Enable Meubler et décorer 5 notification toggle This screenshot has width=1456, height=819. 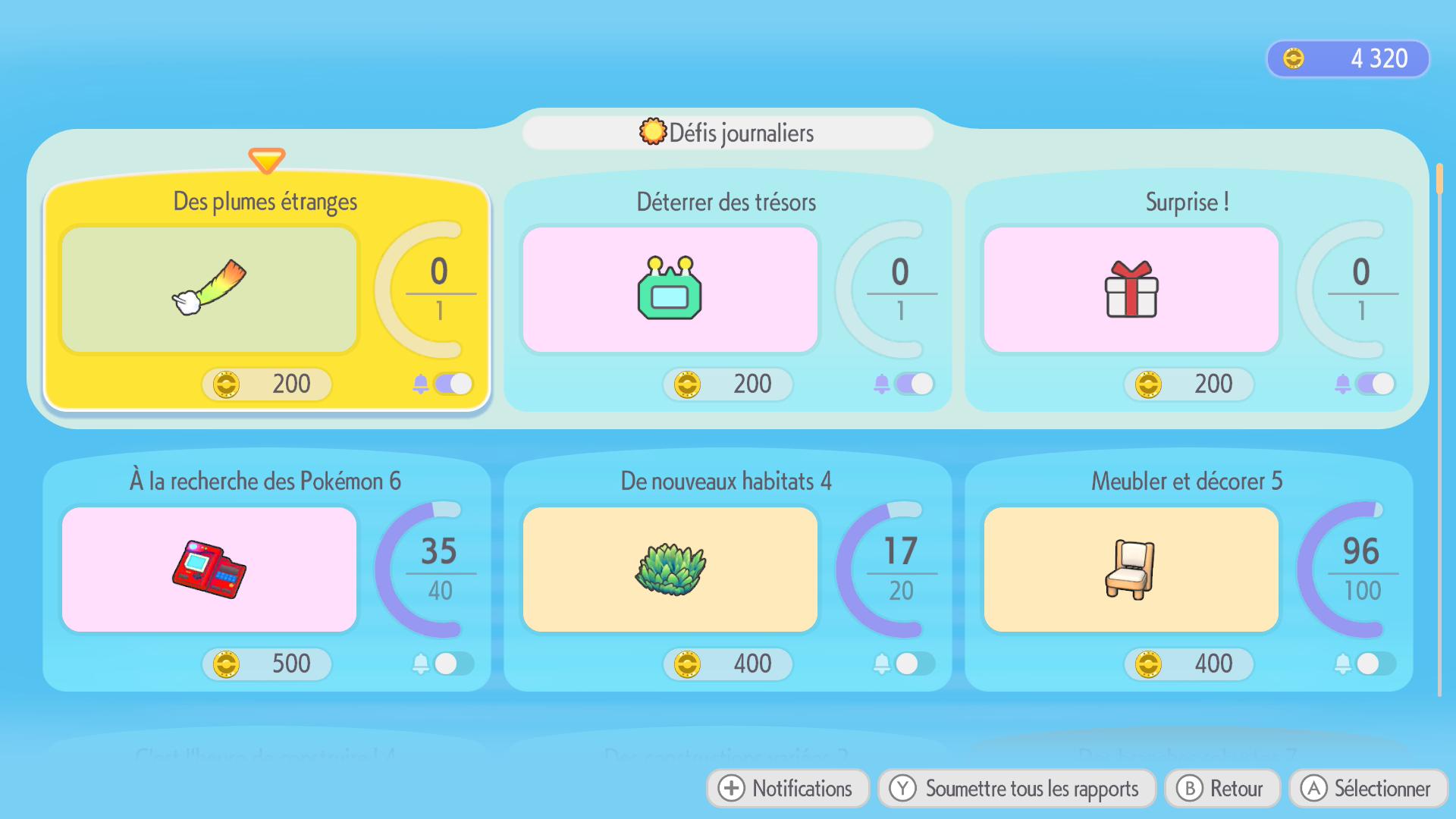pyautogui.click(x=1375, y=664)
